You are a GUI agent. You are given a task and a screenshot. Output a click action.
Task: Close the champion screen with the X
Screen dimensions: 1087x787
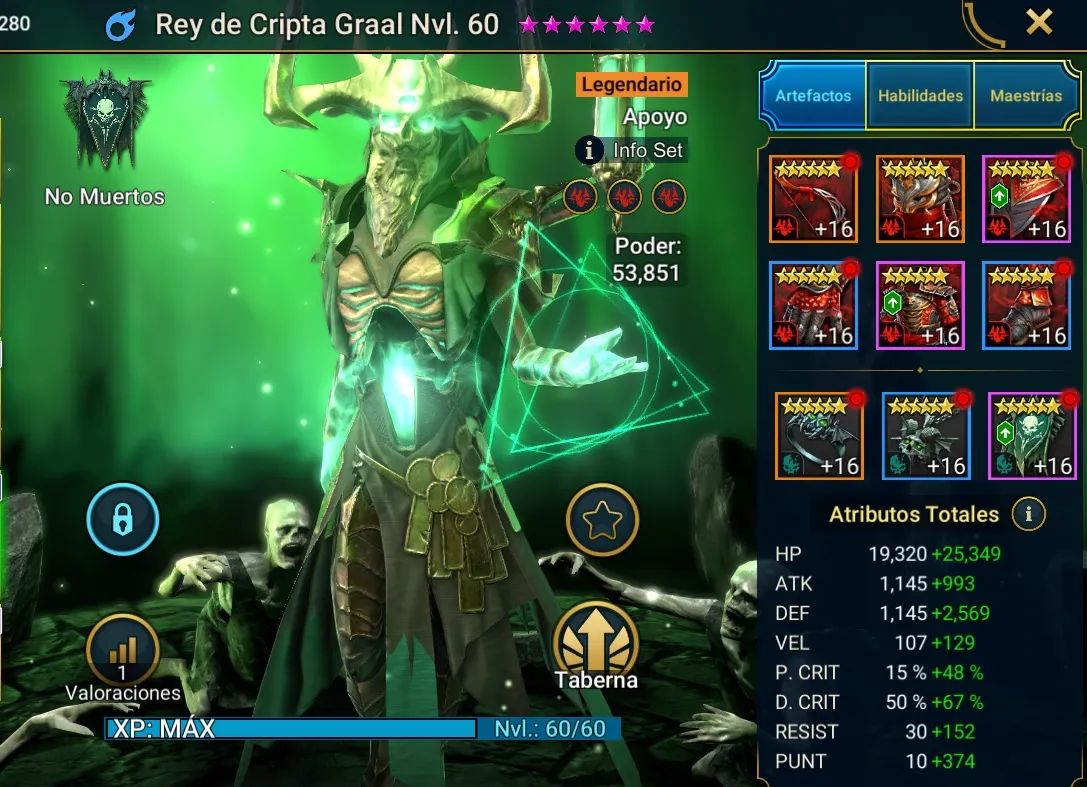[x=1040, y=22]
